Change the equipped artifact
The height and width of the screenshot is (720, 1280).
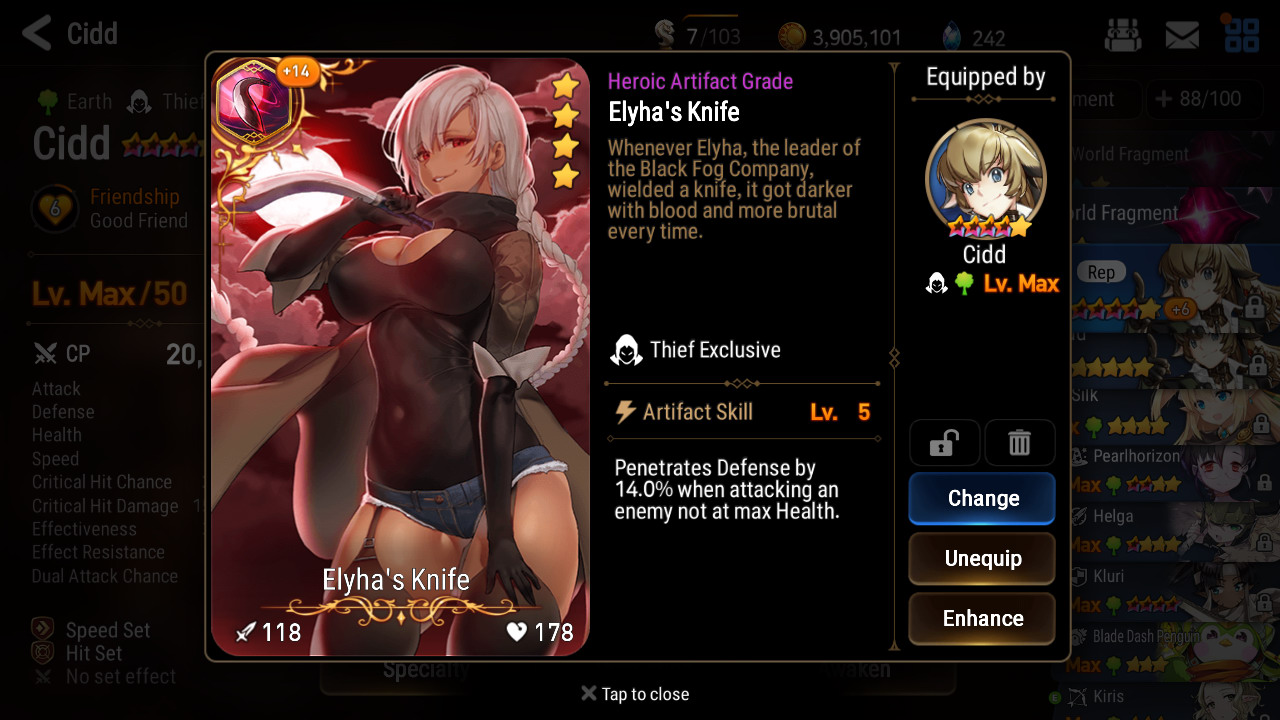click(x=981, y=498)
